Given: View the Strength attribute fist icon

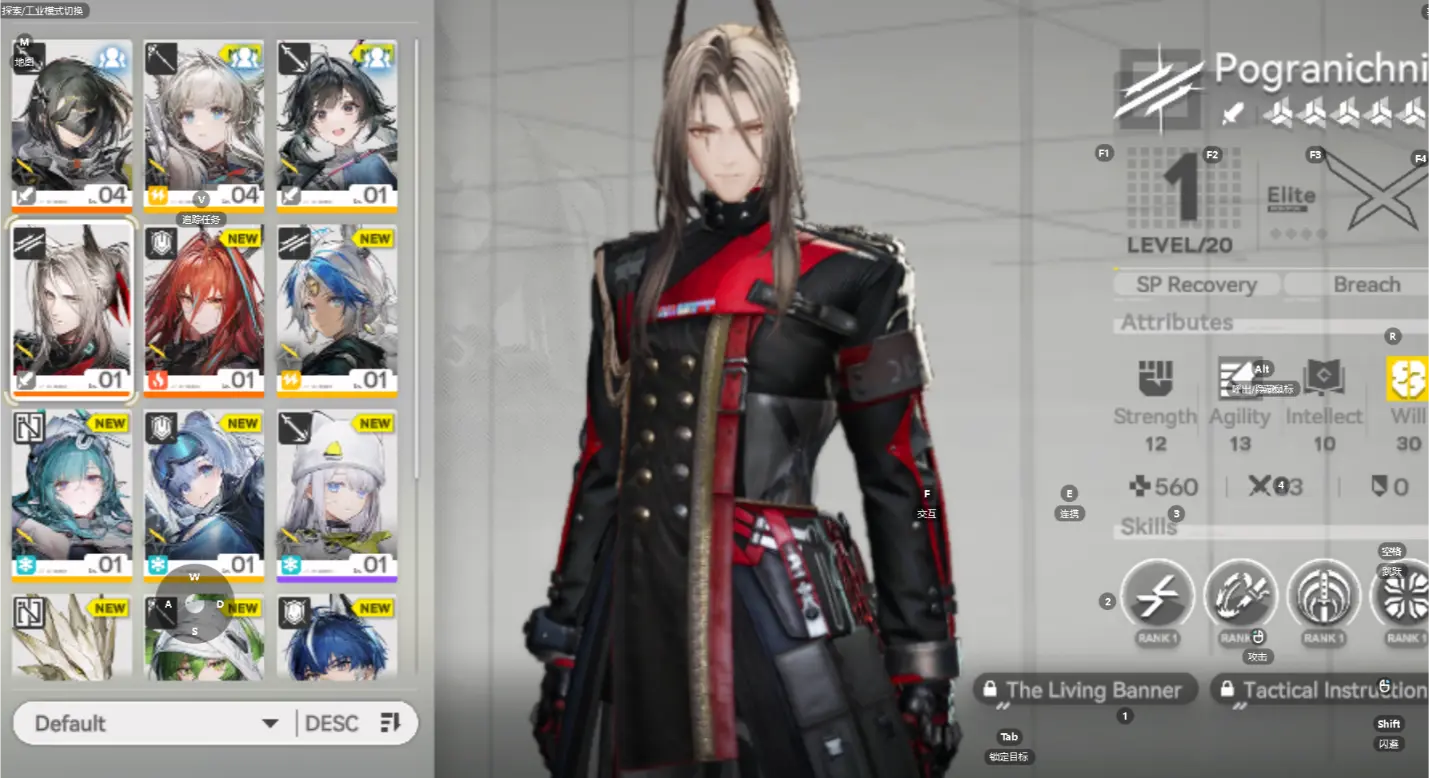Looking at the screenshot, I should point(1155,379).
